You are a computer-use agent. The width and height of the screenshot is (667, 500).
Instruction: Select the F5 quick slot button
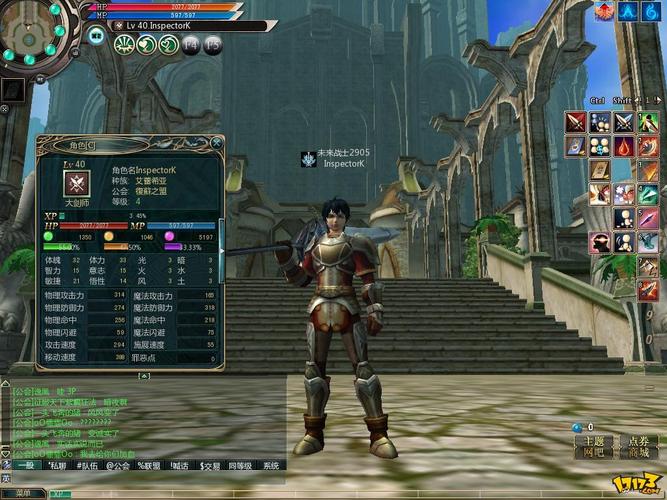click(x=212, y=44)
